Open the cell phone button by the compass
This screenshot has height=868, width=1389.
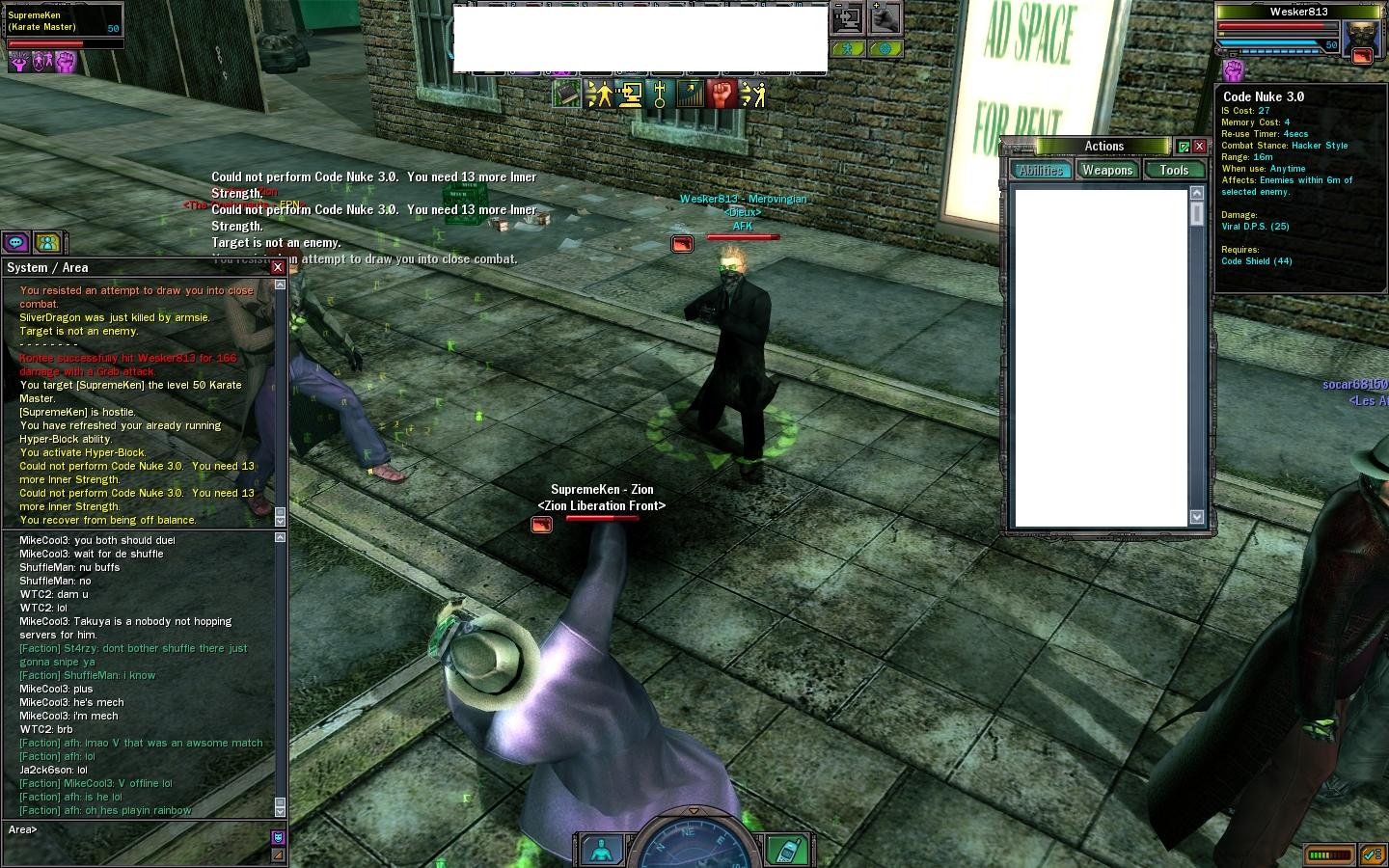[787, 850]
